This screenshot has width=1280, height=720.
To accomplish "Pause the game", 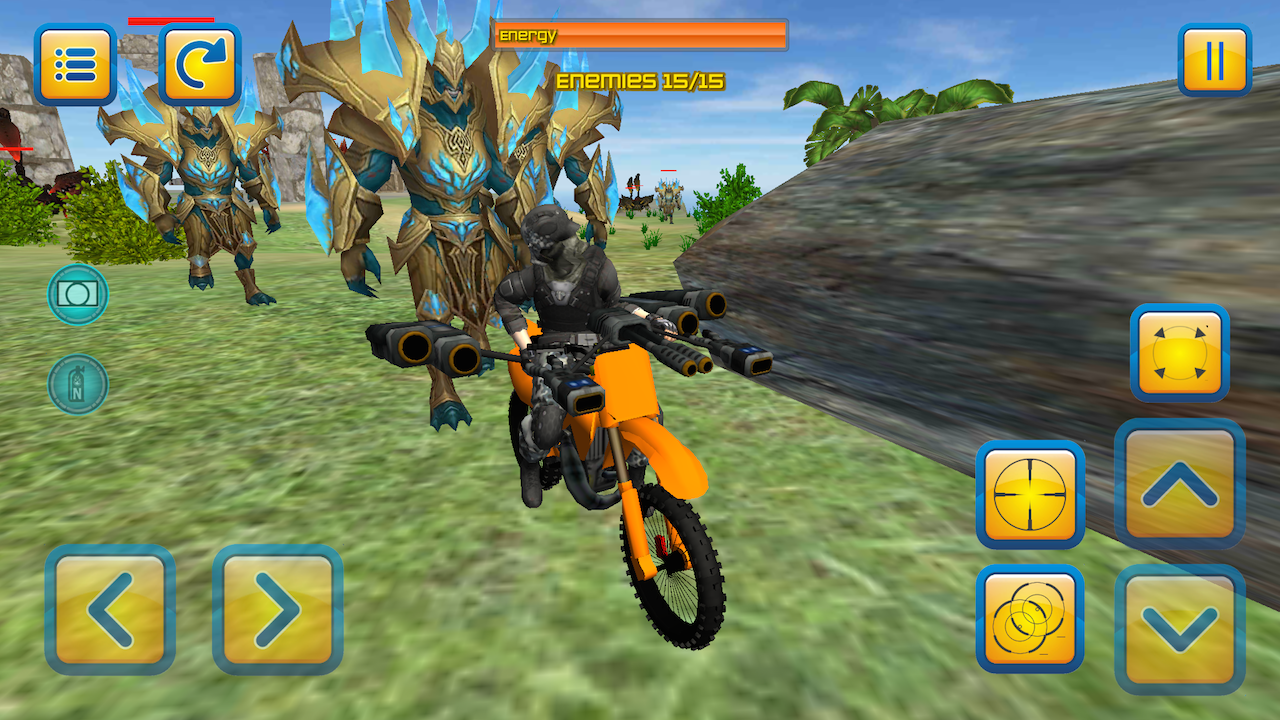I will coord(1215,60).
